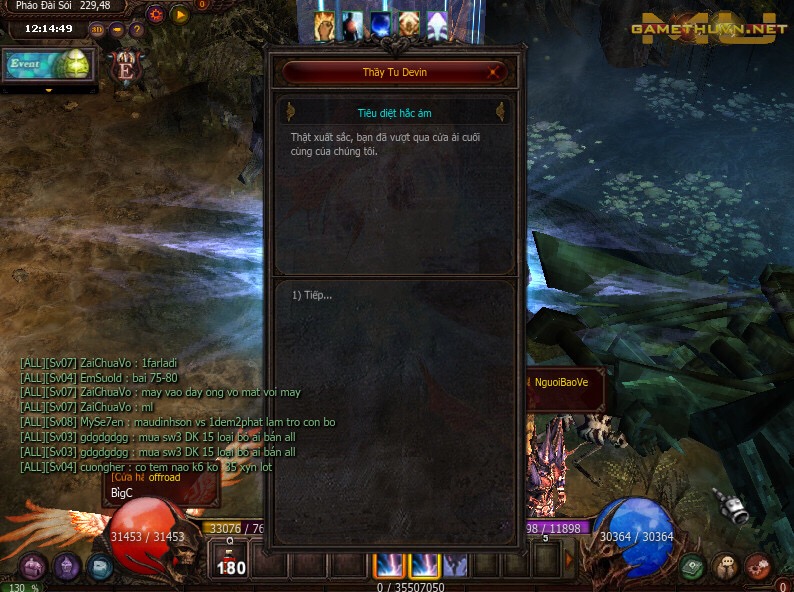Click the orange play arrow button
Image resolution: width=794 pixels, height=592 pixels.
pos(180,15)
